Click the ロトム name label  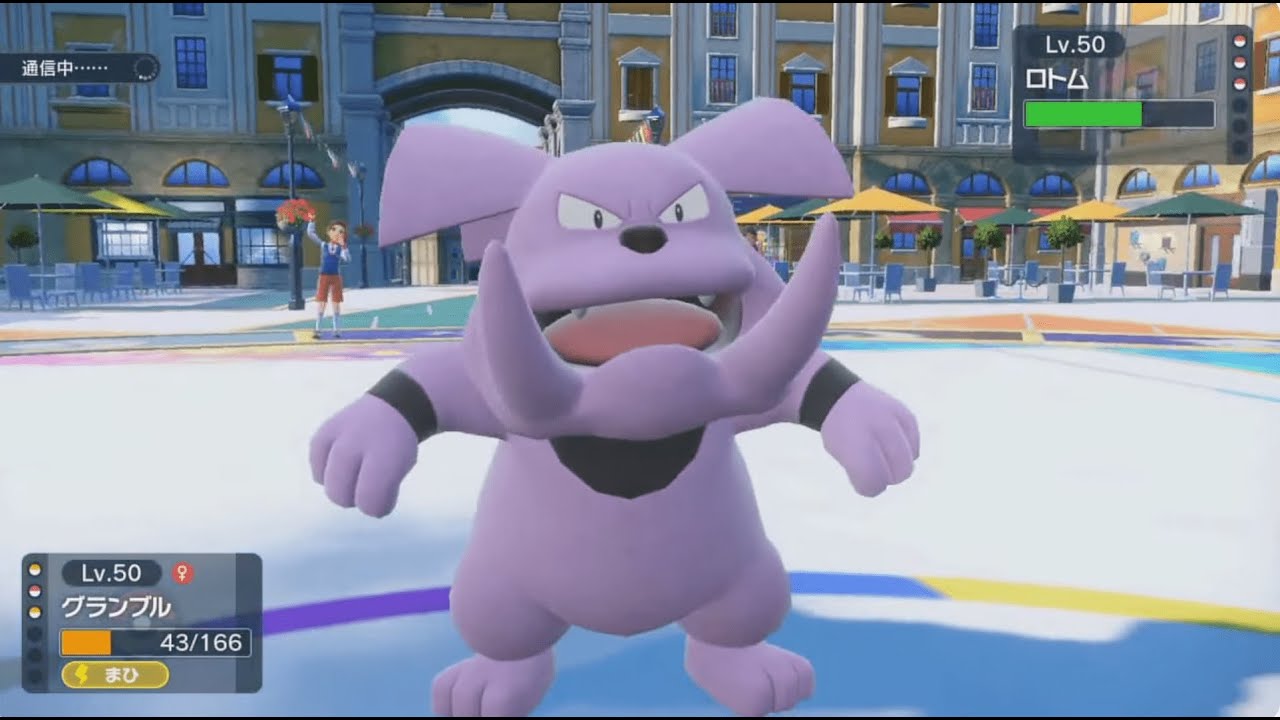click(1058, 78)
